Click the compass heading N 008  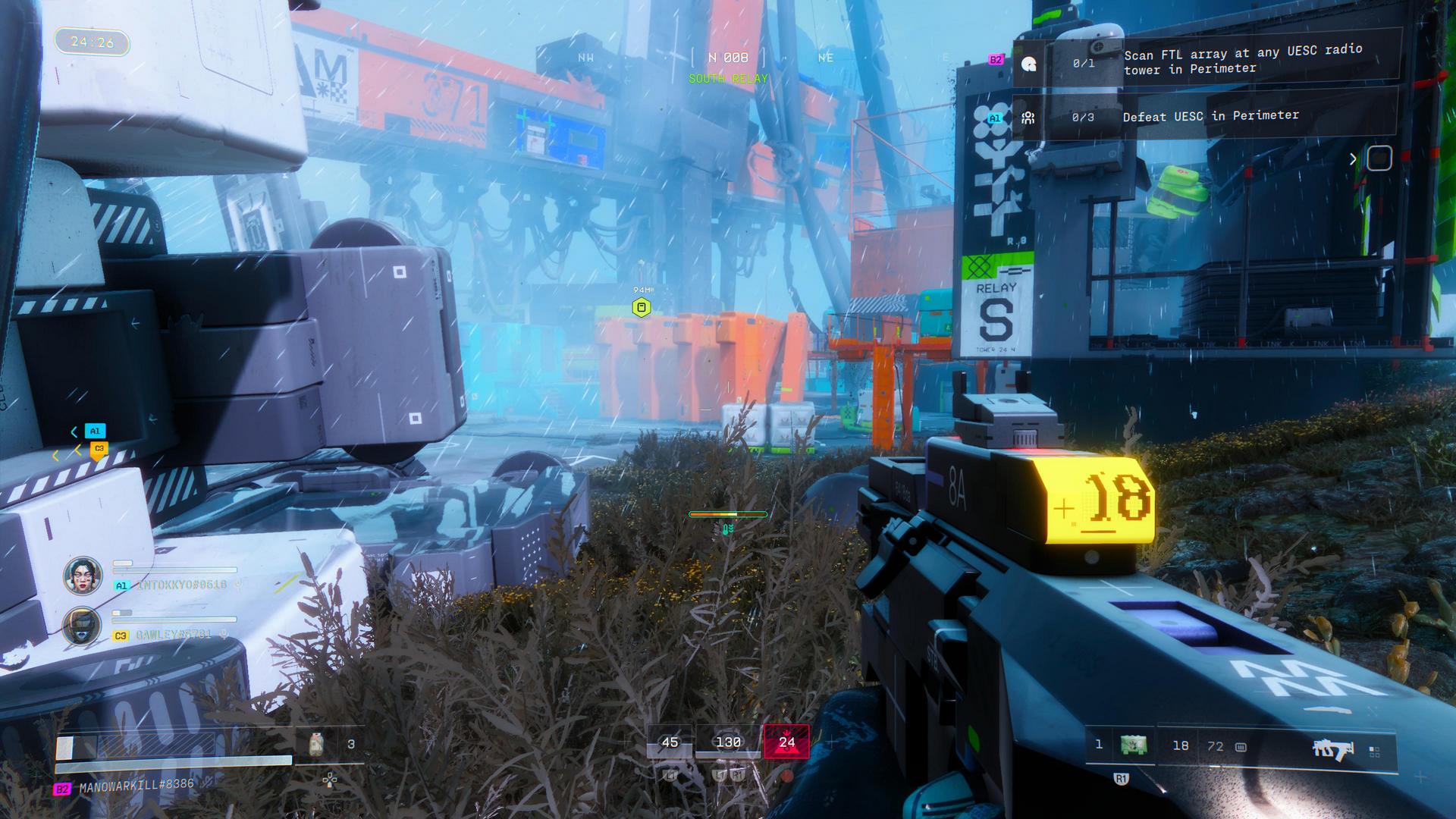[728, 58]
